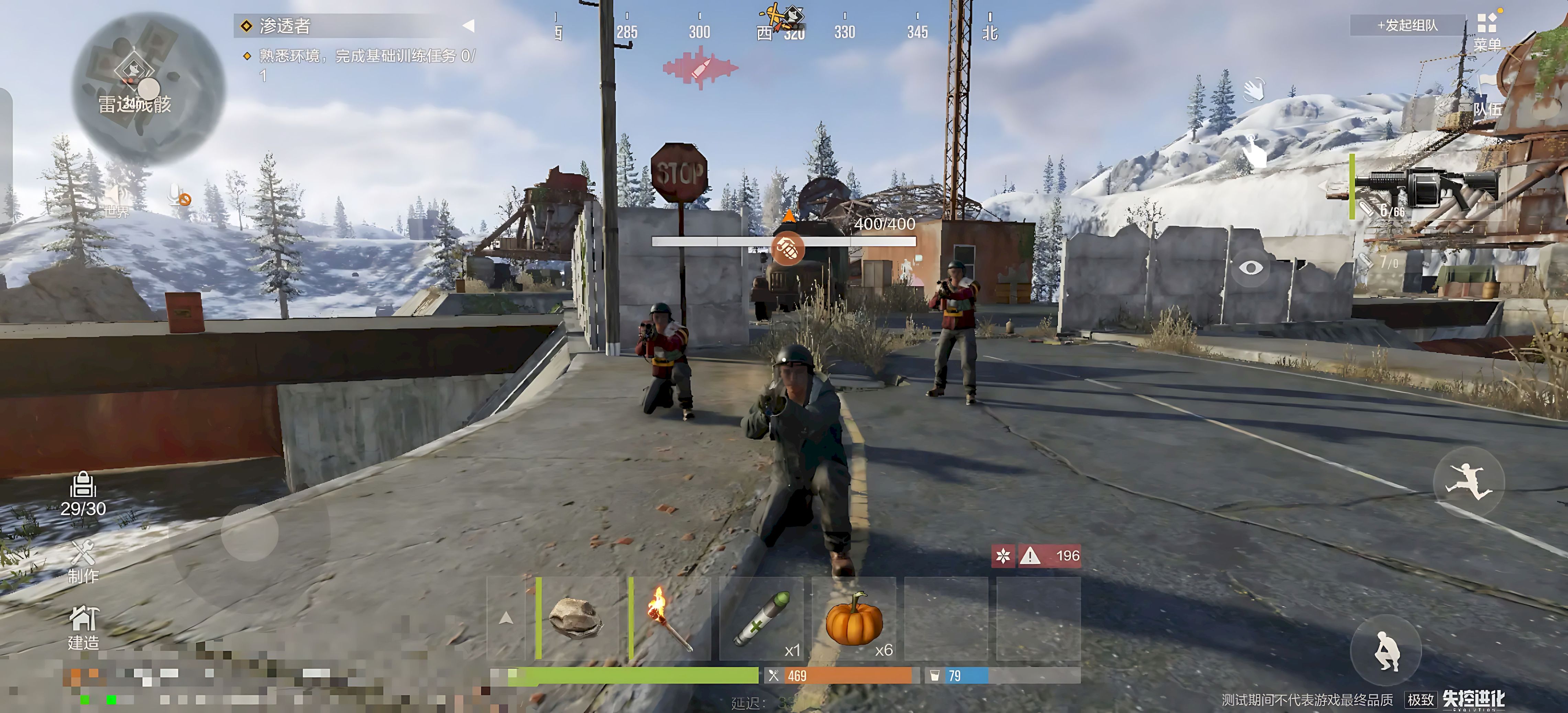The width and height of the screenshot is (1568, 713).
Task: Collapse the 渗透者 quest tracker arrow
Action: (x=468, y=25)
